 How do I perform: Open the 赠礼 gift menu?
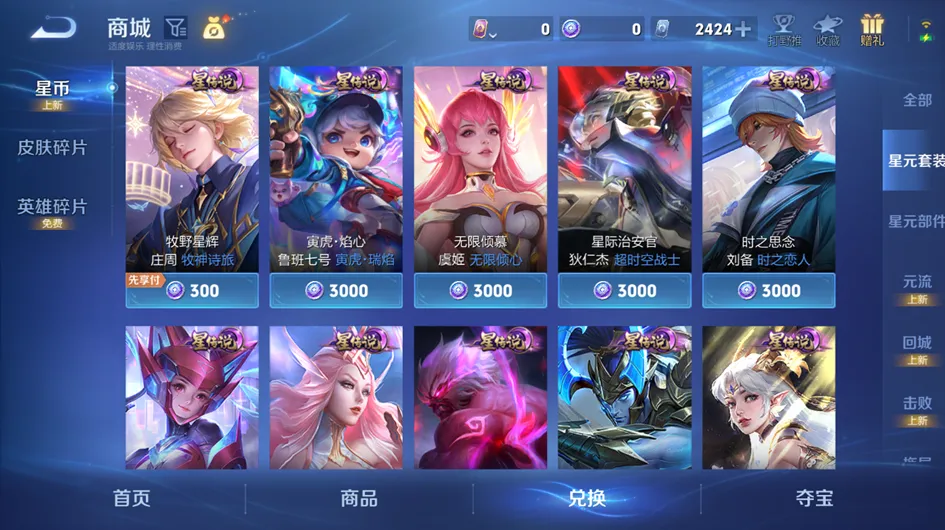[872, 30]
